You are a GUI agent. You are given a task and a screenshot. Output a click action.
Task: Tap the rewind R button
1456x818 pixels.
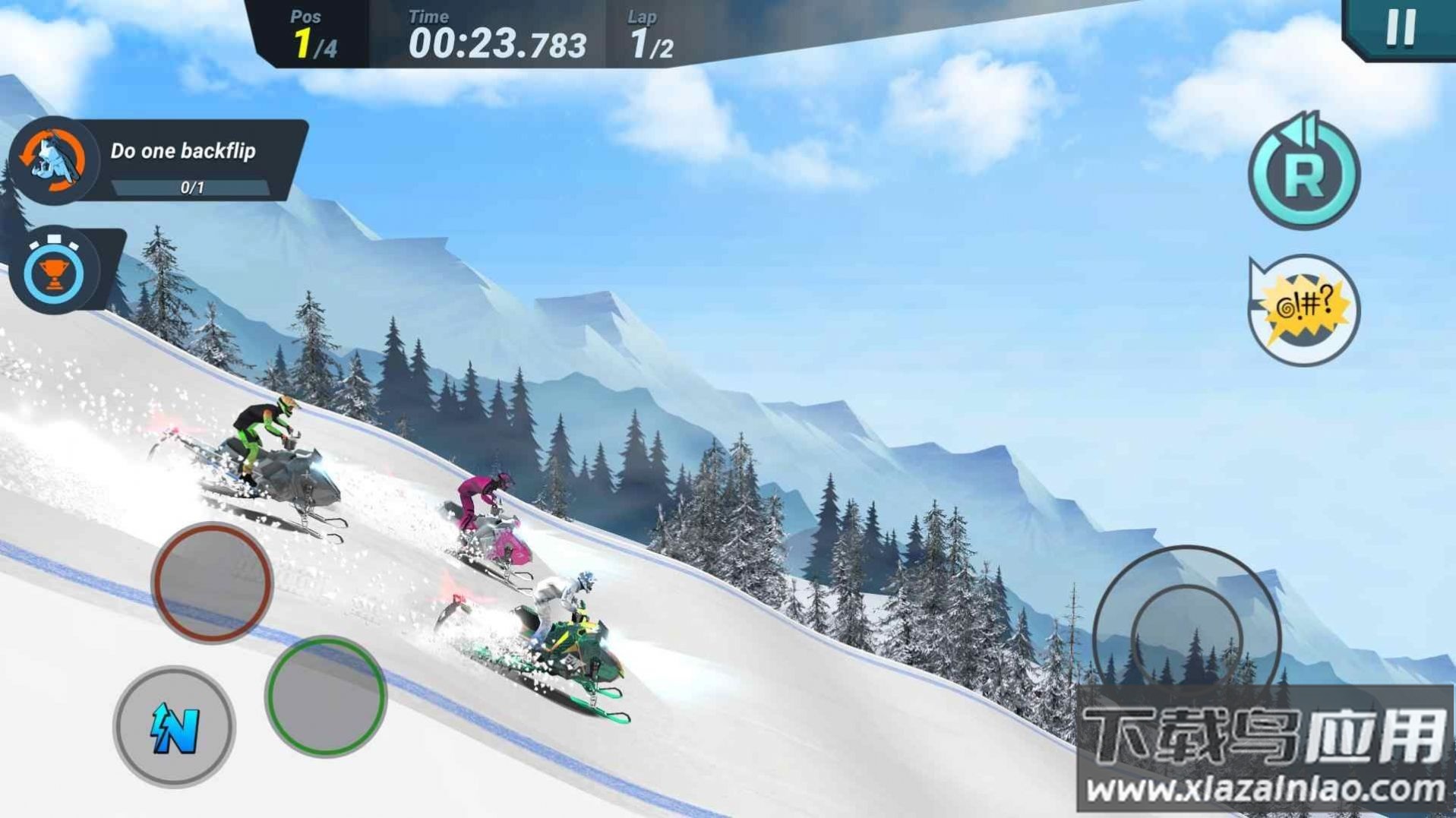(1303, 175)
